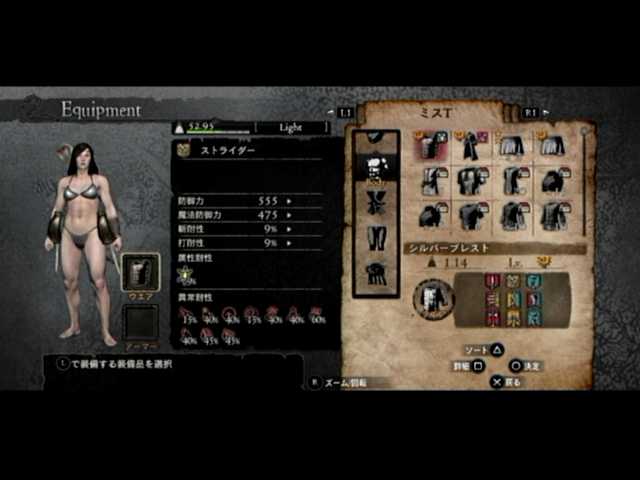This screenshot has height=480, width=640.
Task: Select the white torso clothing category tab
Action: tap(378, 165)
